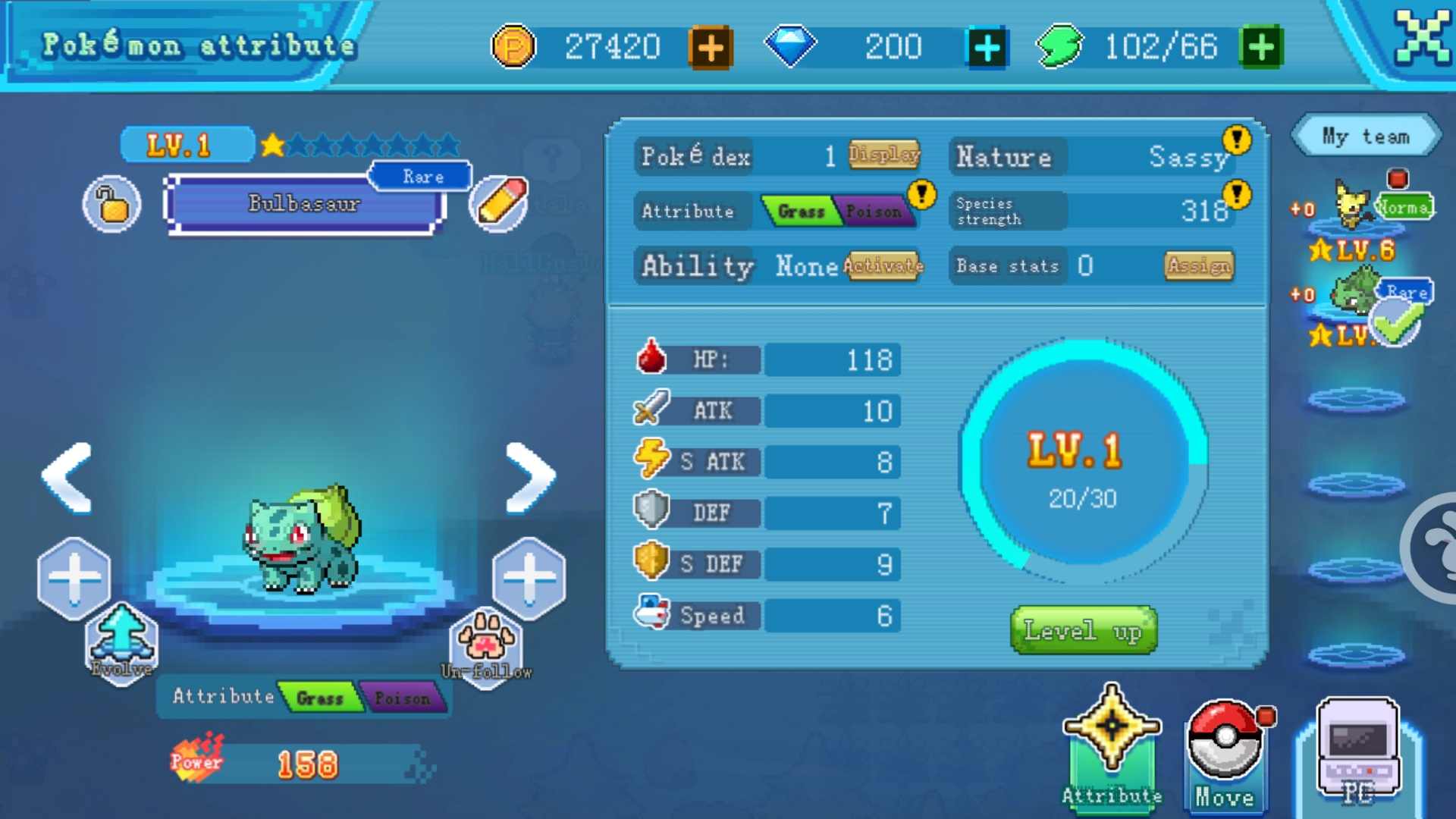Image resolution: width=1456 pixels, height=819 pixels.
Task: Click the padlock icon beside the name
Action: 111,203
